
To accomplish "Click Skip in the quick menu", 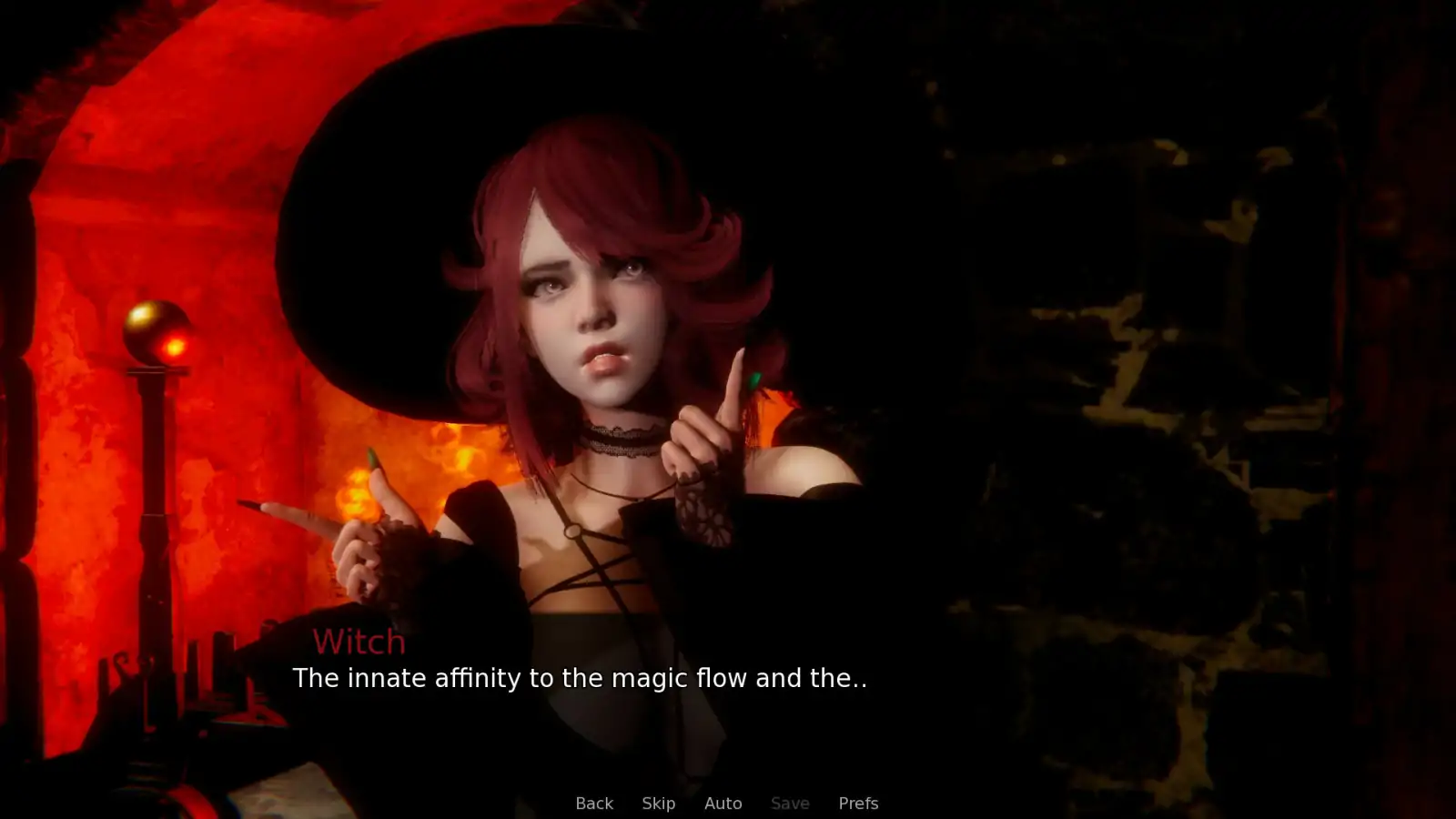I will 658,803.
